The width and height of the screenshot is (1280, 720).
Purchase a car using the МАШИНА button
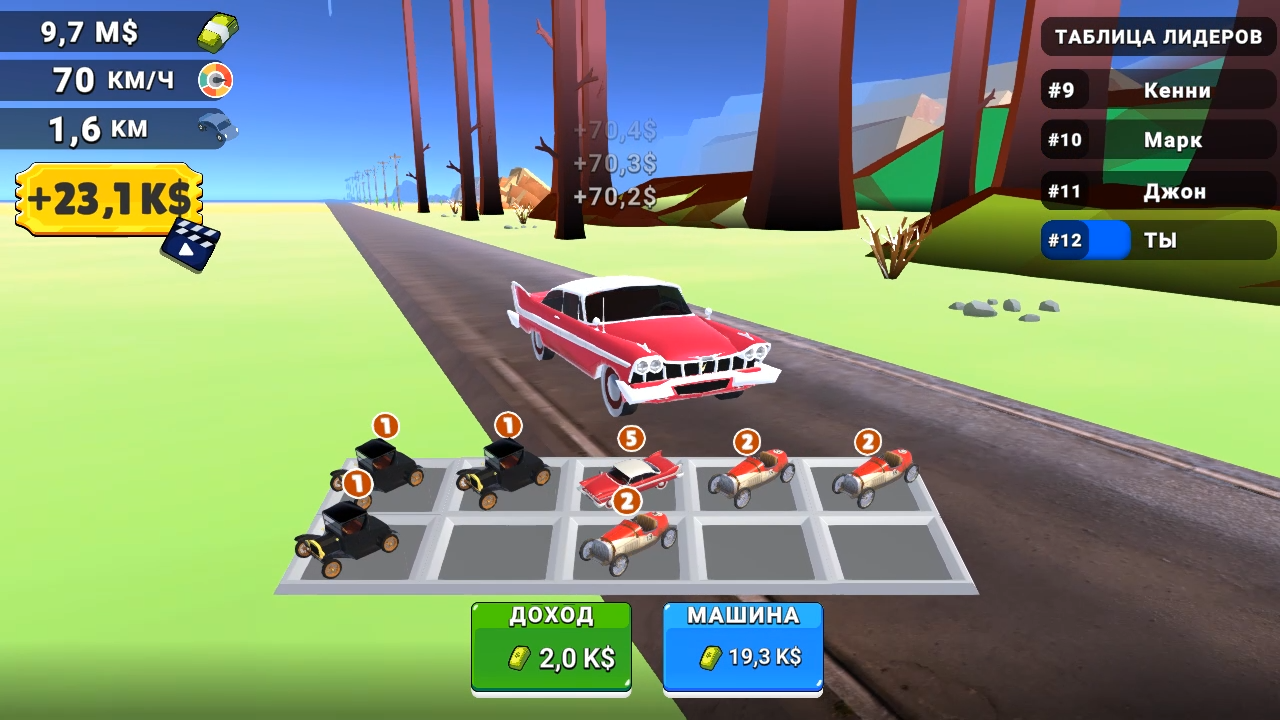pos(742,645)
